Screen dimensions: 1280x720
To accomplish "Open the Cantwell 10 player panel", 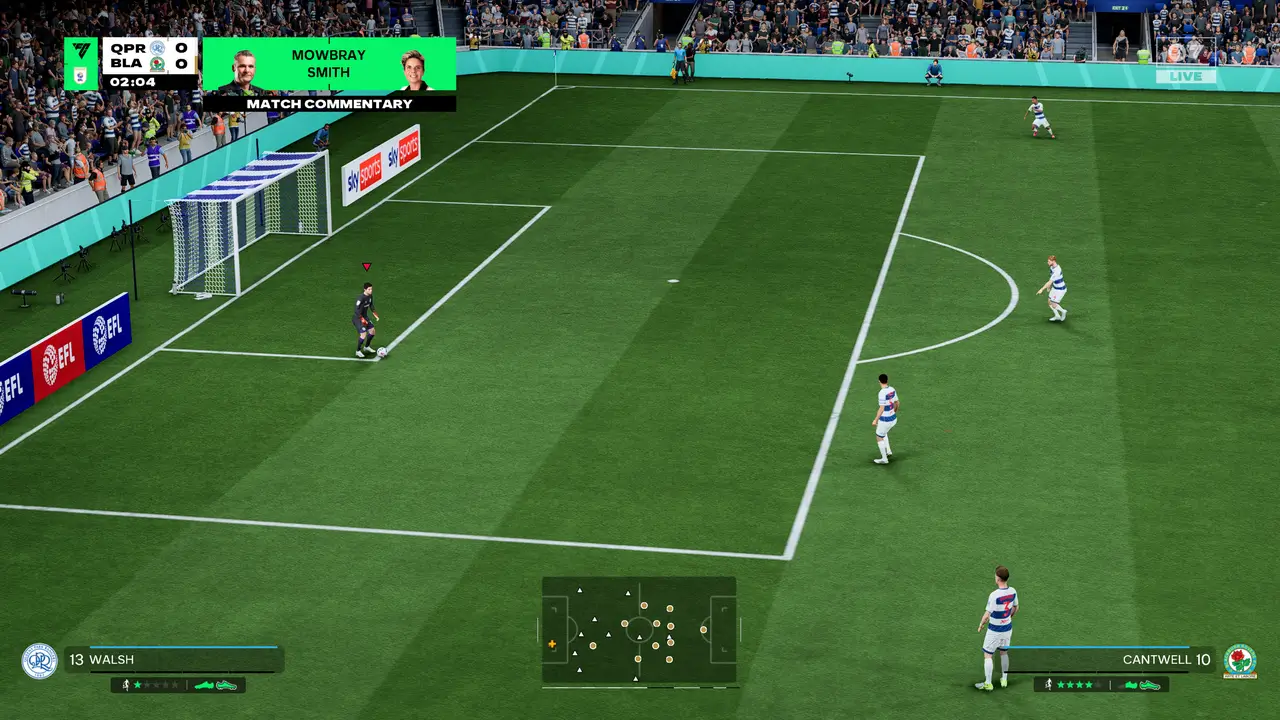I will [1110, 660].
